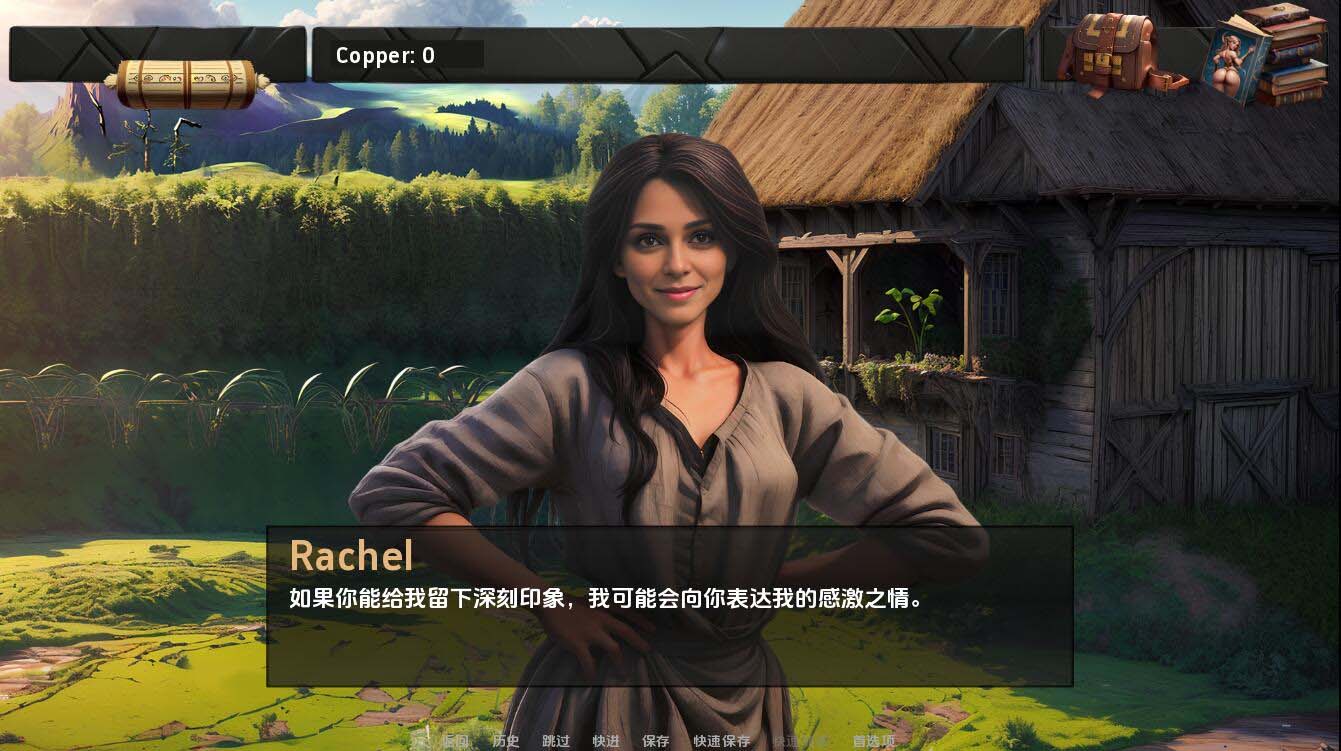Click 快速保存 to quick save
Image resolution: width=1341 pixels, height=751 pixels.
722,741
